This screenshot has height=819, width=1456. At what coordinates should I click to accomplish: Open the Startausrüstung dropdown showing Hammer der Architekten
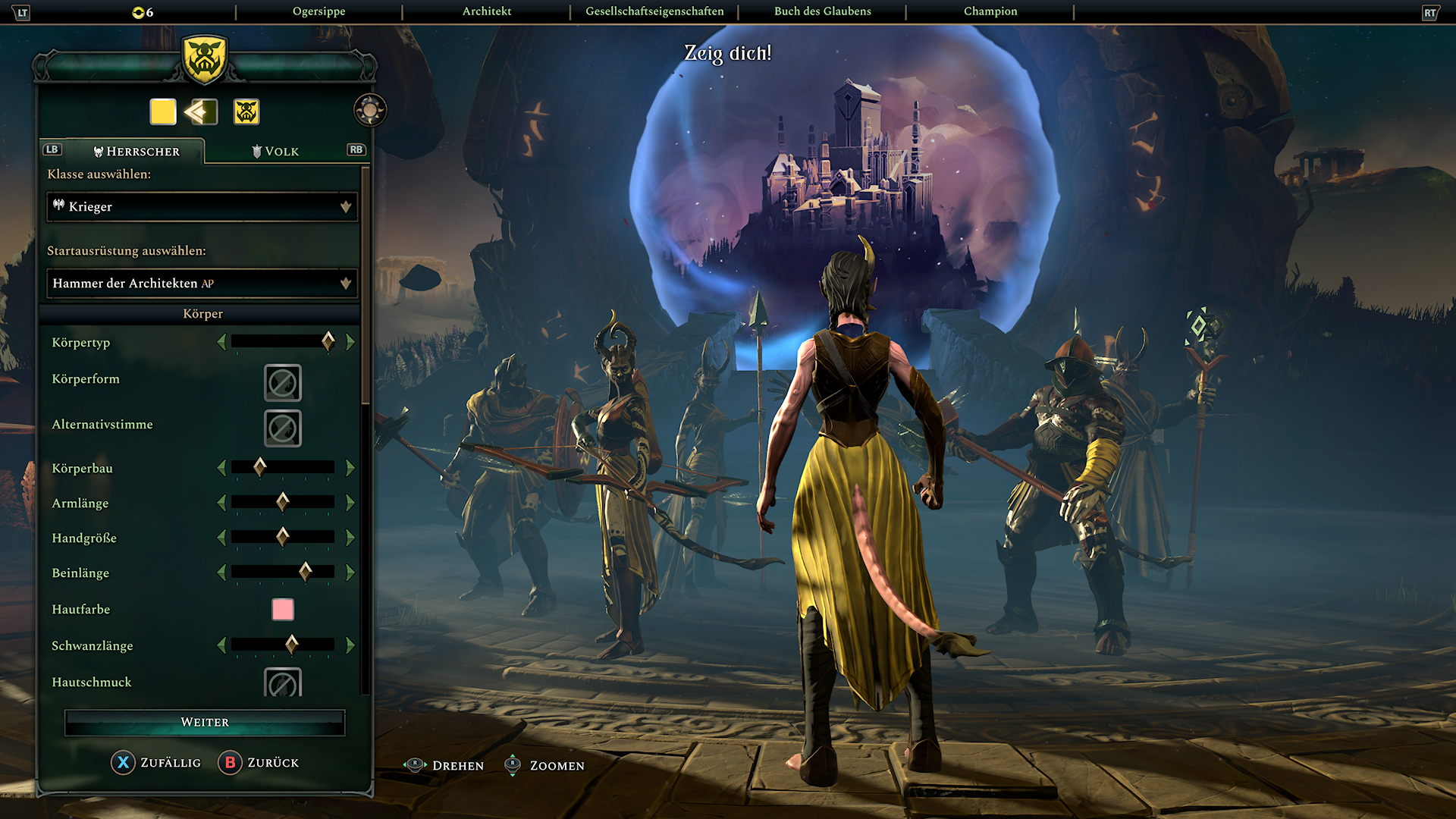click(201, 283)
